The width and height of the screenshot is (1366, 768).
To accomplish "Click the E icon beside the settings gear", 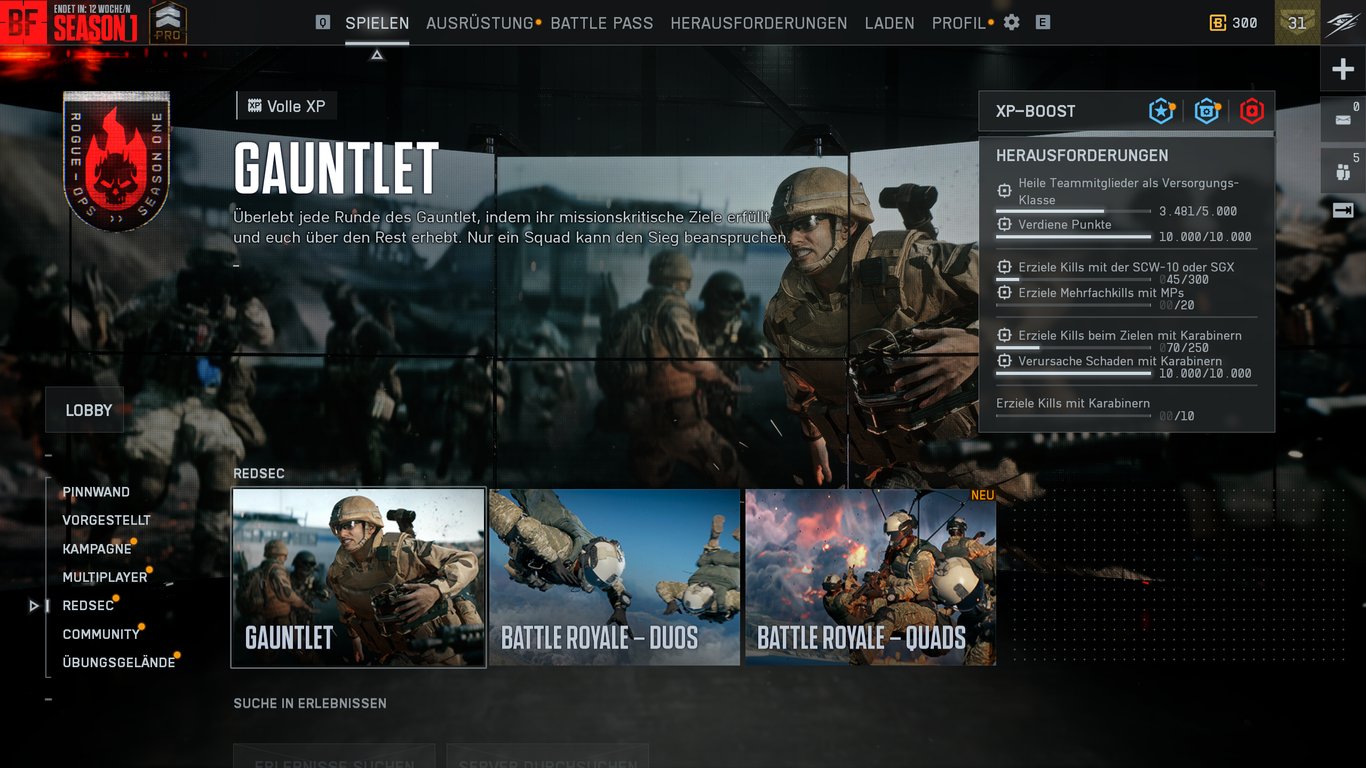I will point(1042,22).
